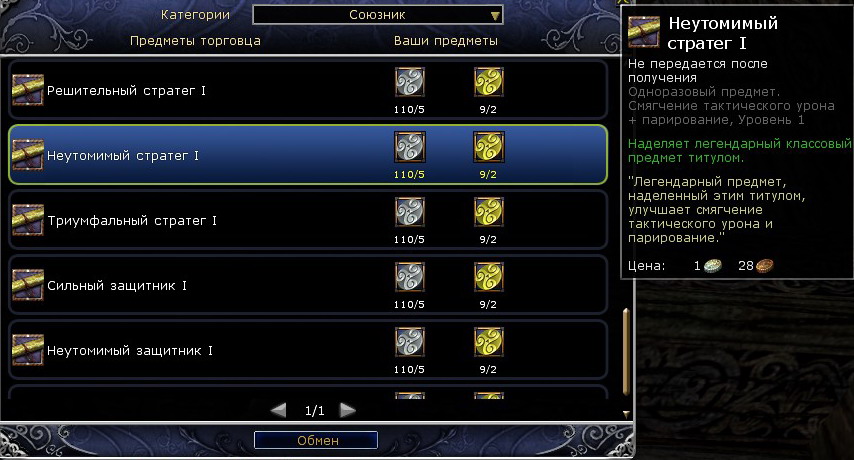Click the silver token in Решительный стратег row
This screenshot has width=854, height=460.
pyautogui.click(x=409, y=83)
